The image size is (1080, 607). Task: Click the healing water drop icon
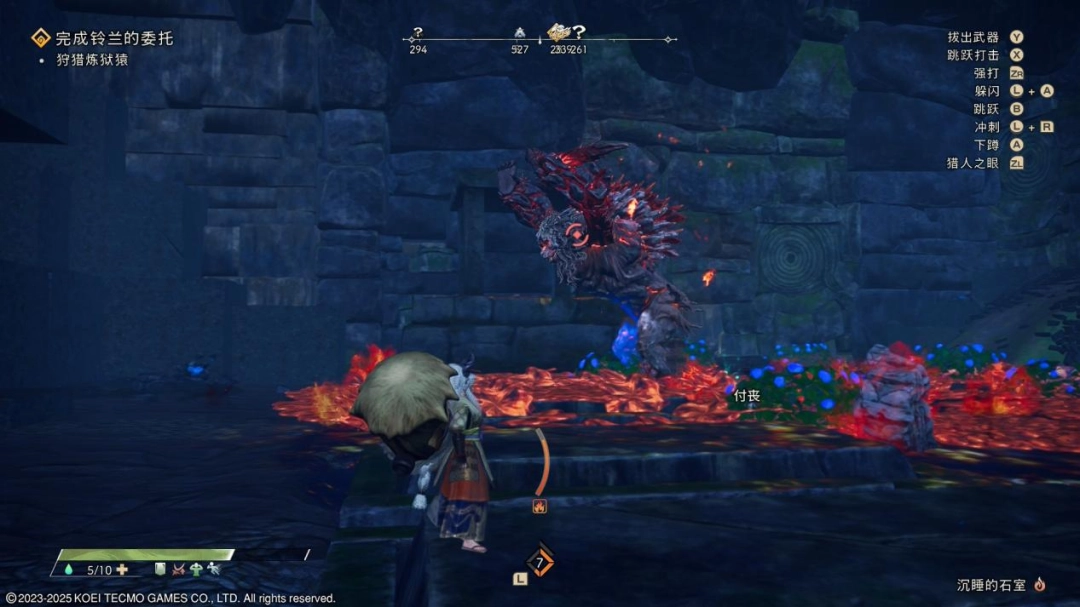[x=68, y=570]
